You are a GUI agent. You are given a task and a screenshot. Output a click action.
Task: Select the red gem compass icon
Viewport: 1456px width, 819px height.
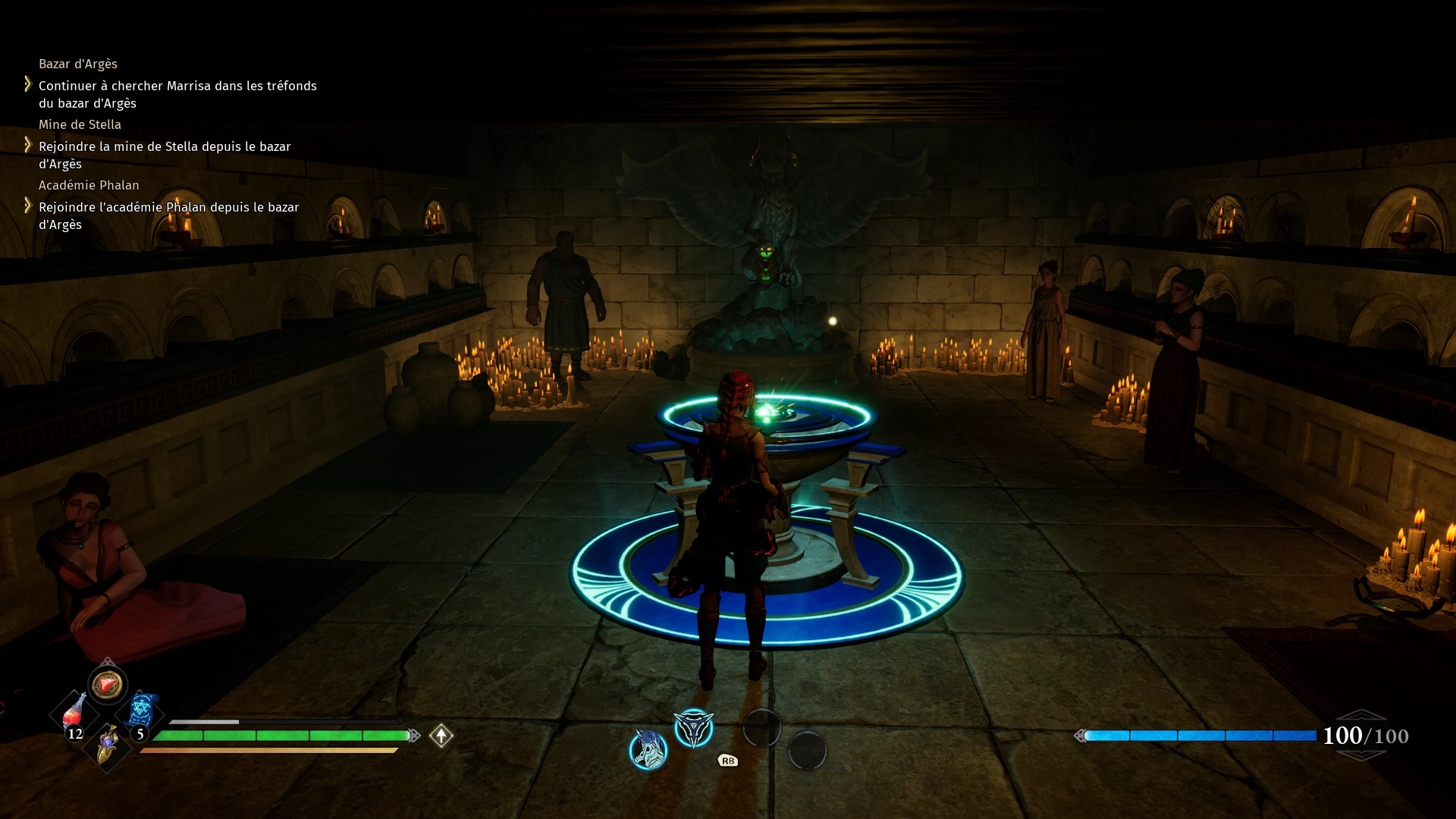click(x=107, y=684)
